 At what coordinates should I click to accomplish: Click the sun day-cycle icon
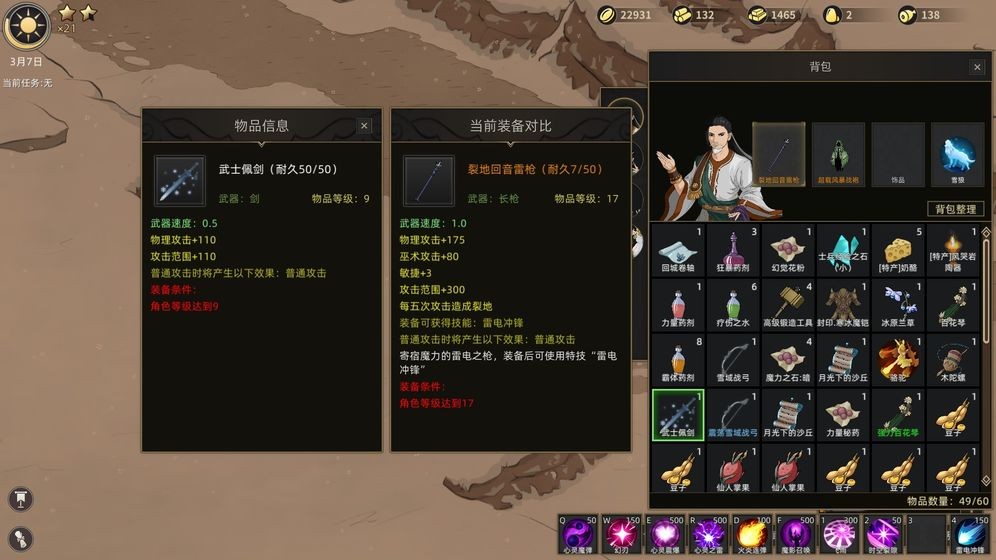(26, 26)
